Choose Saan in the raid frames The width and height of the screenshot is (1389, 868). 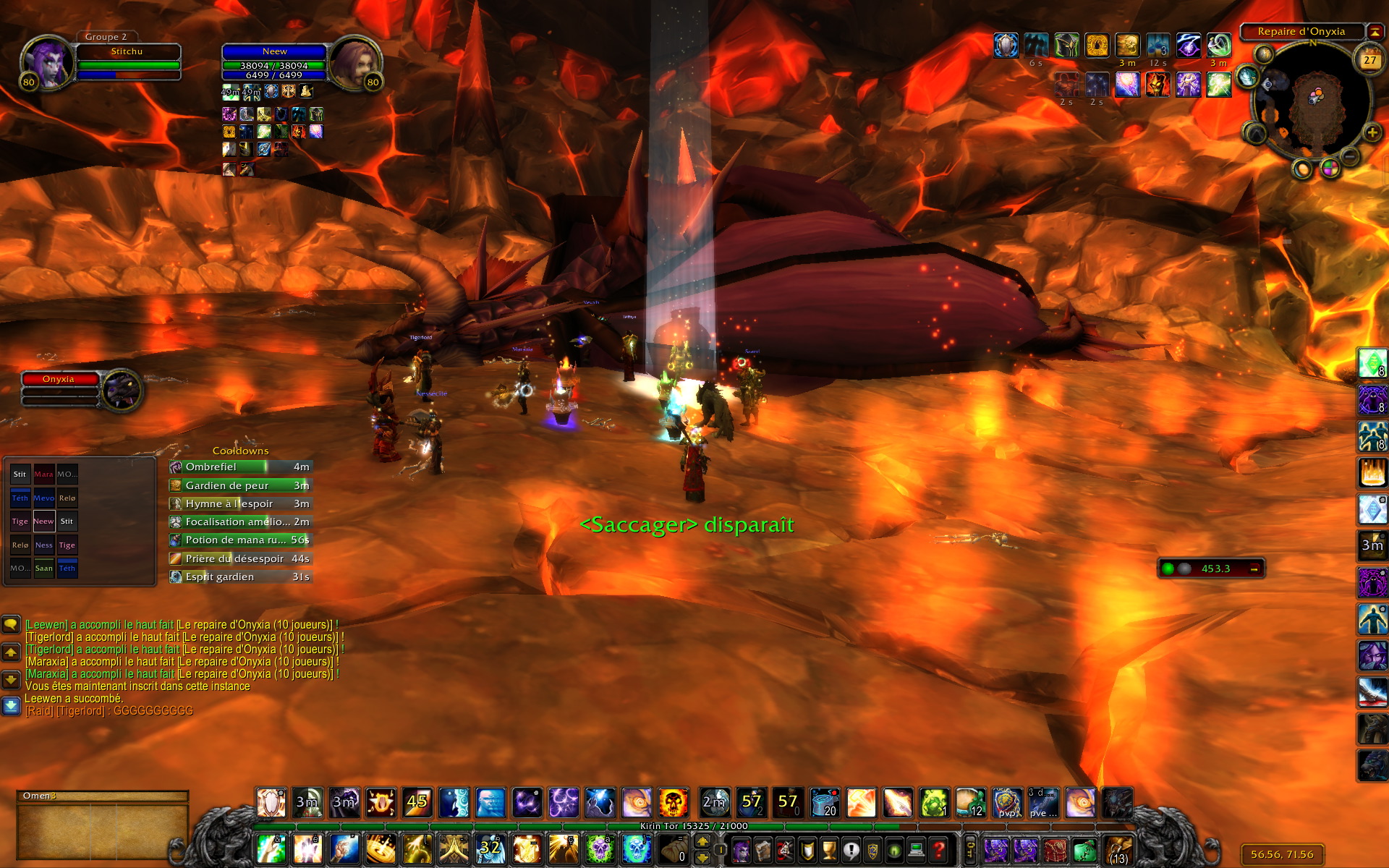click(x=43, y=568)
